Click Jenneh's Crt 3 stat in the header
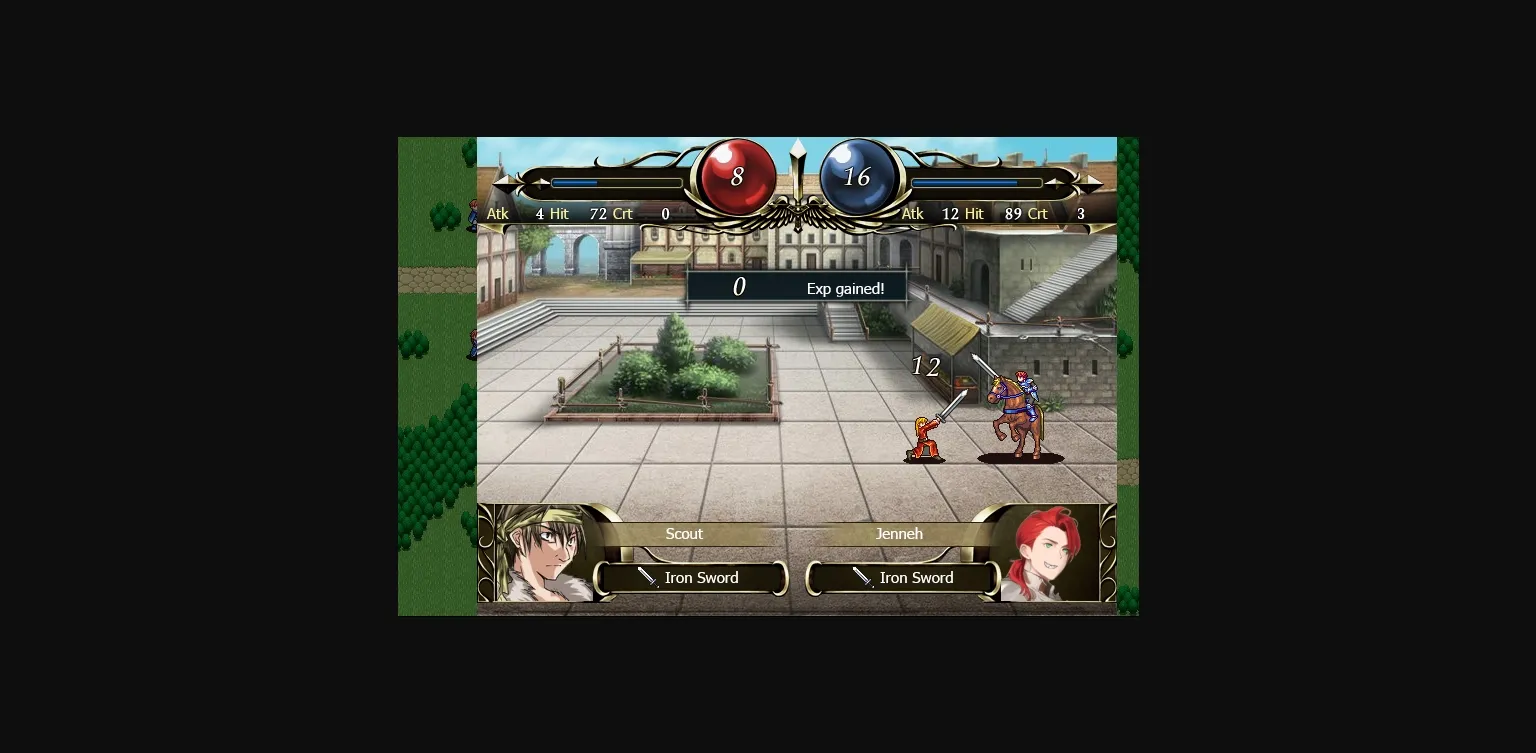This screenshot has height=753, width=1536. 1062,213
